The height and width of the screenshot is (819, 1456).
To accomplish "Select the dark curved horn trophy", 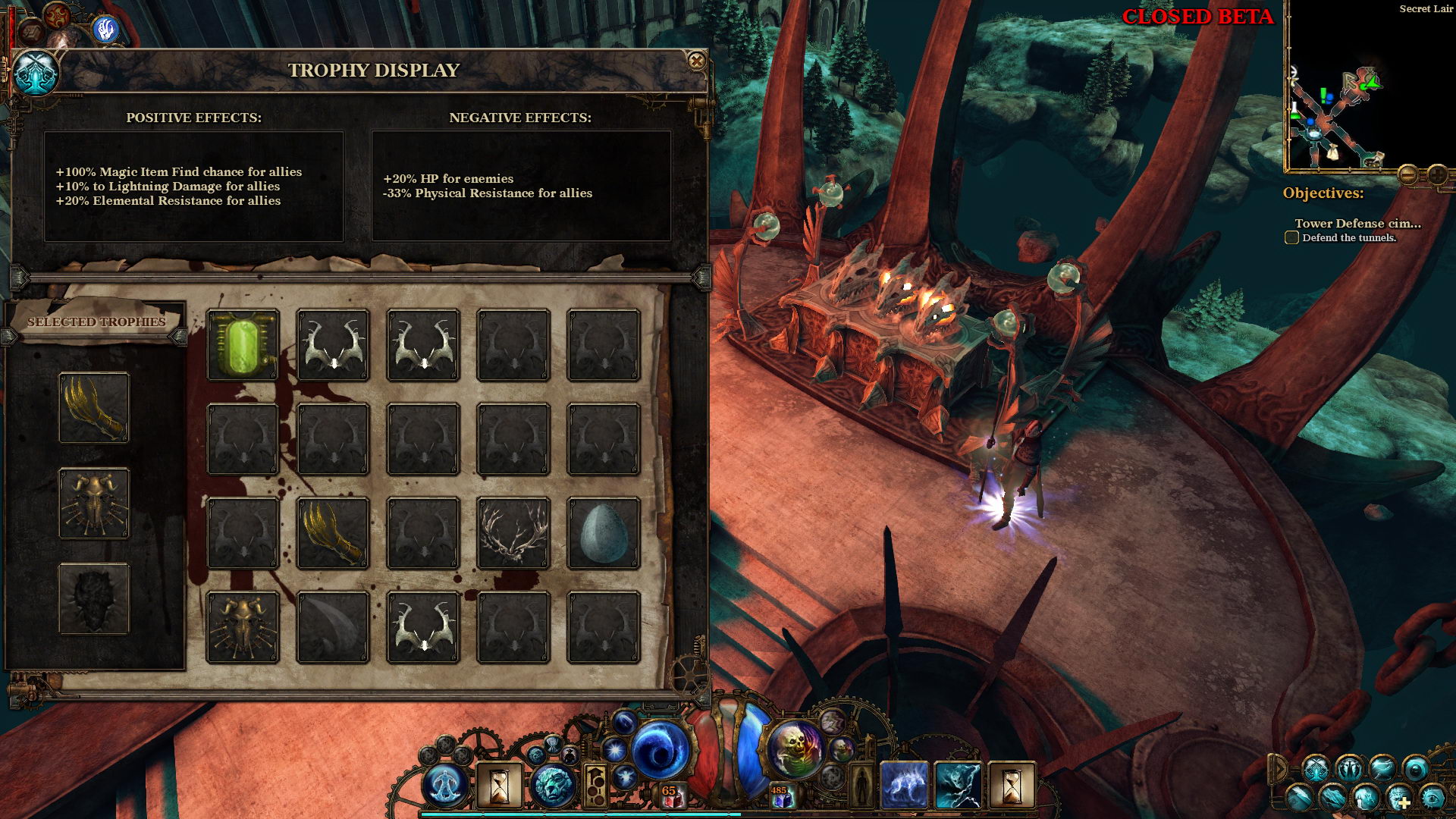I will (x=333, y=627).
